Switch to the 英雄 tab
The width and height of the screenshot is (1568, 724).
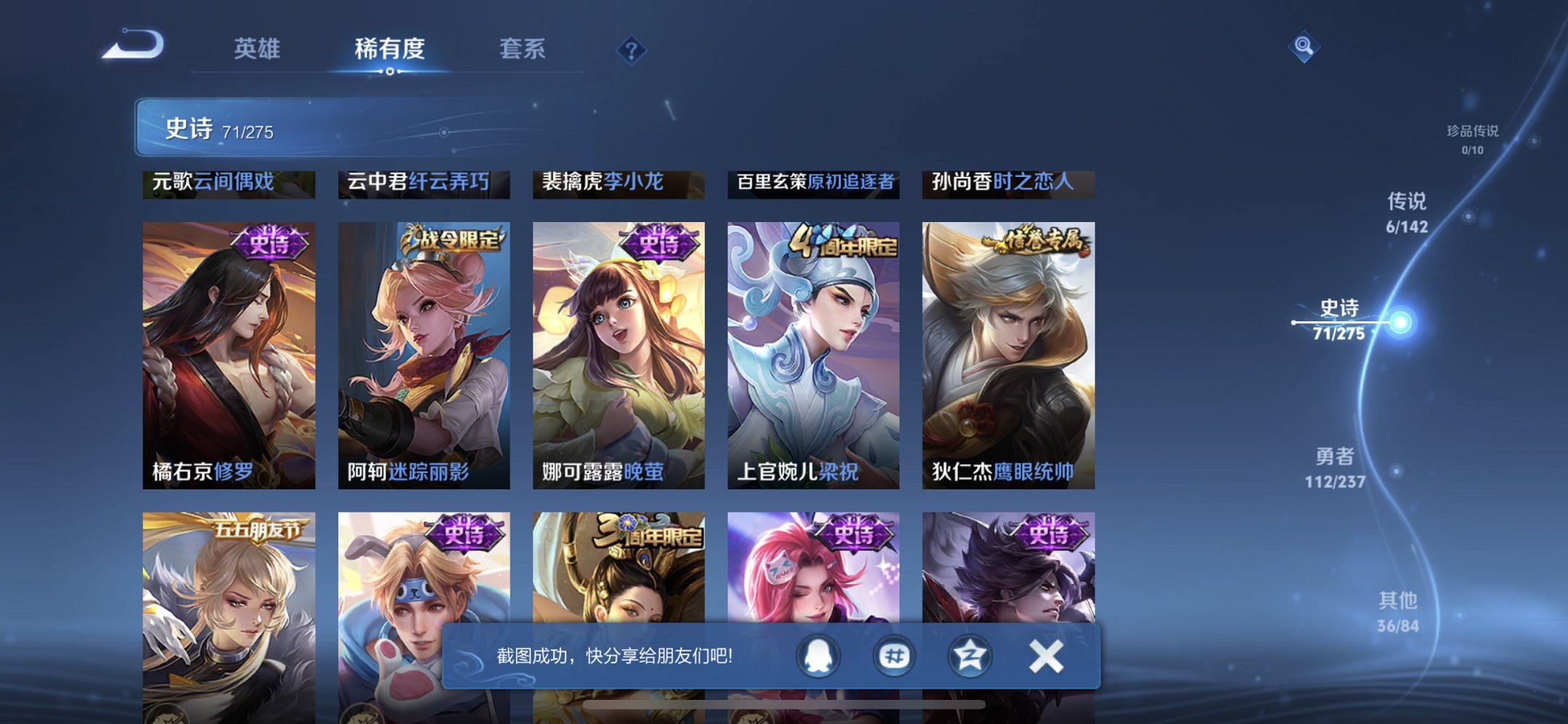[x=259, y=49]
